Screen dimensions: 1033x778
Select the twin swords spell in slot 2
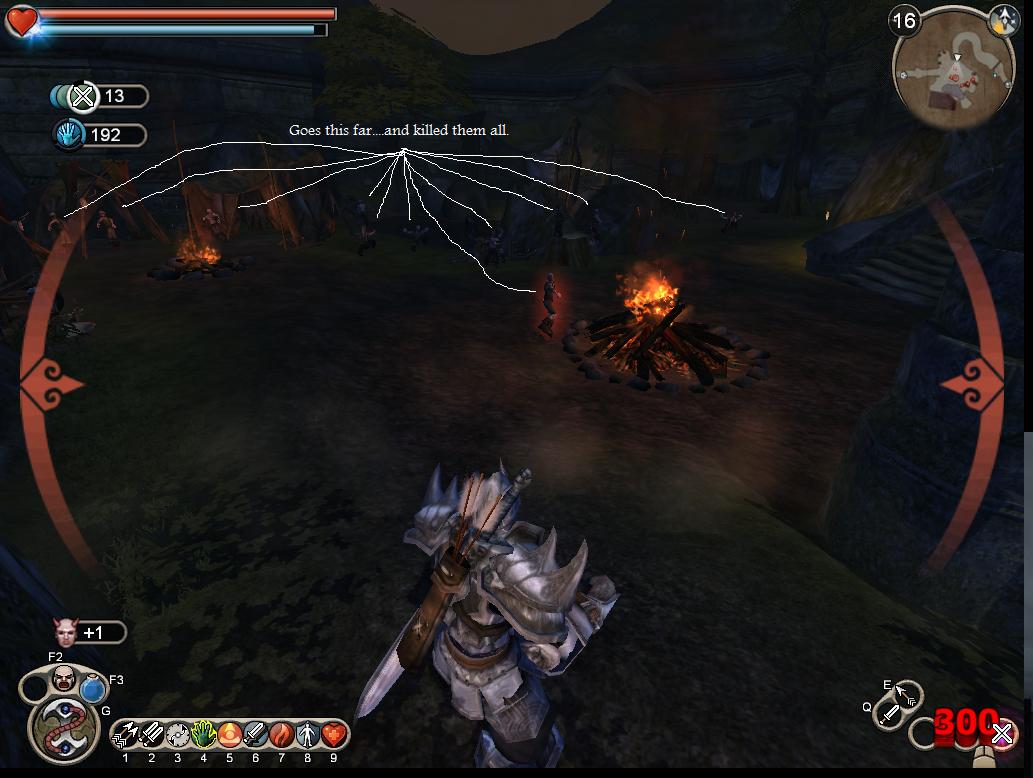152,736
